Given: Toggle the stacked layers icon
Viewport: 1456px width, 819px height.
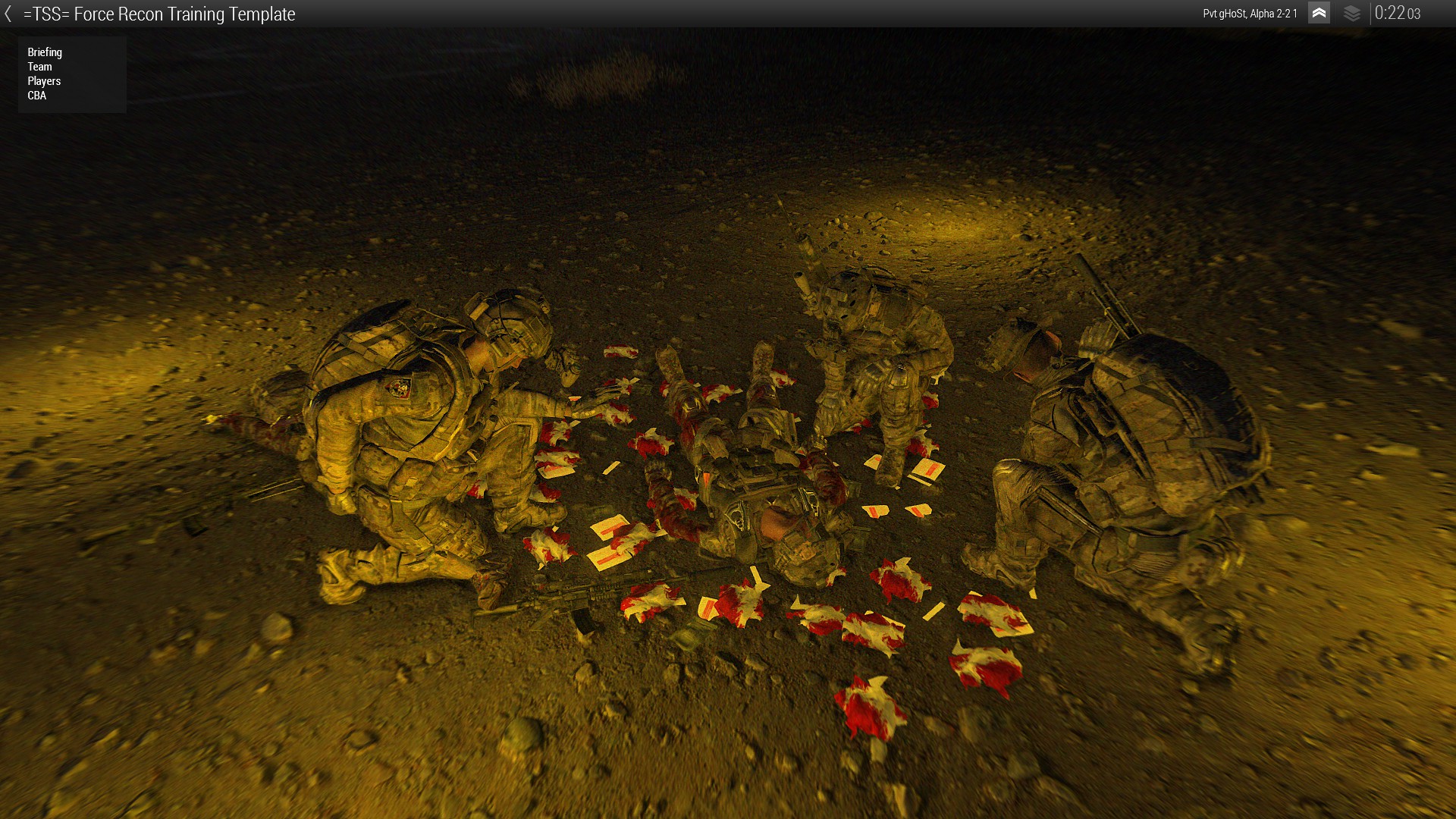Looking at the screenshot, I should (x=1351, y=13).
